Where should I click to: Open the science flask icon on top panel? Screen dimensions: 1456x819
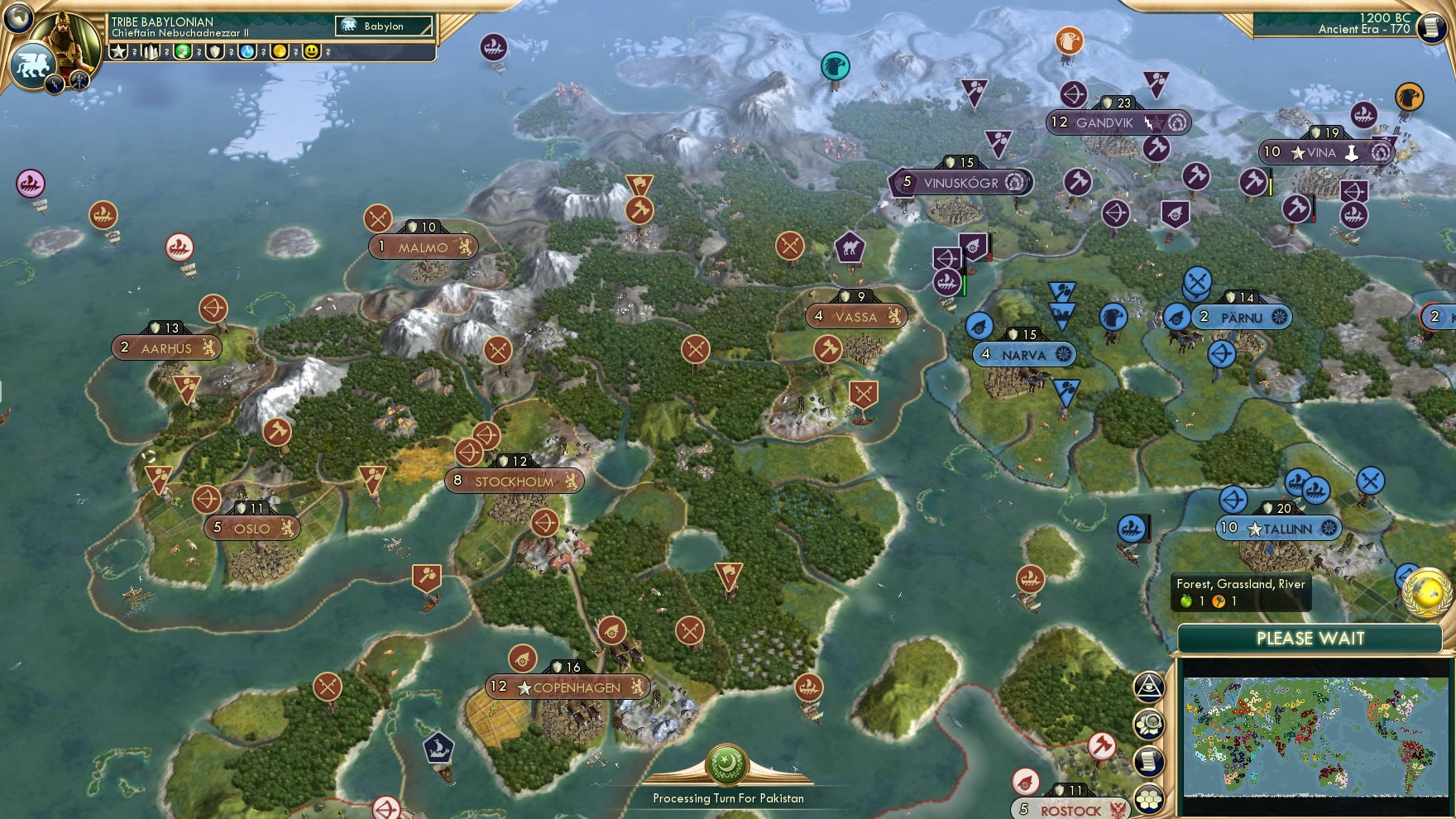coord(247,54)
